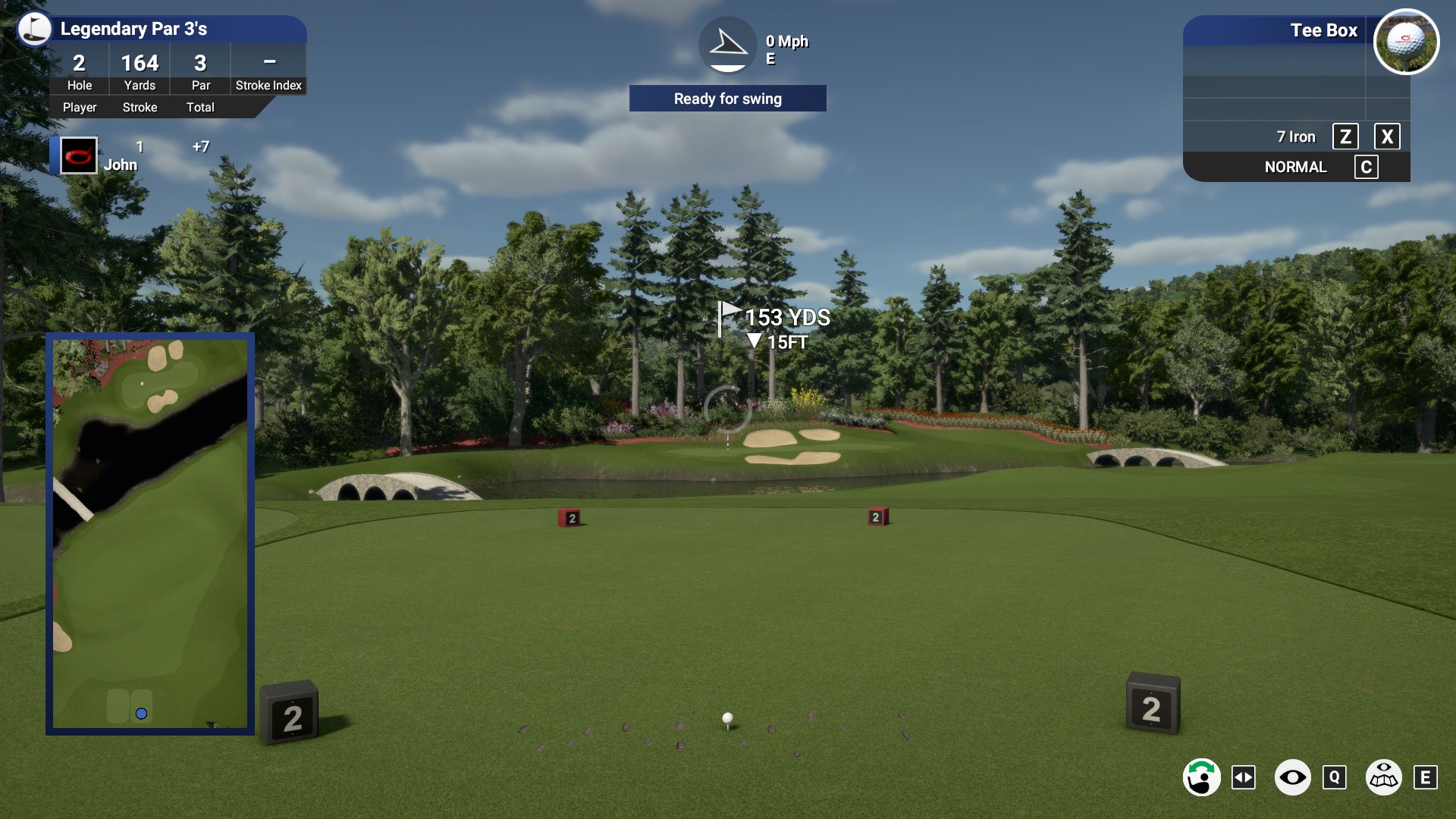Expand the Tee Box panel
The height and width of the screenshot is (819, 1456).
pyautogui.click(x=1323, y=31)
